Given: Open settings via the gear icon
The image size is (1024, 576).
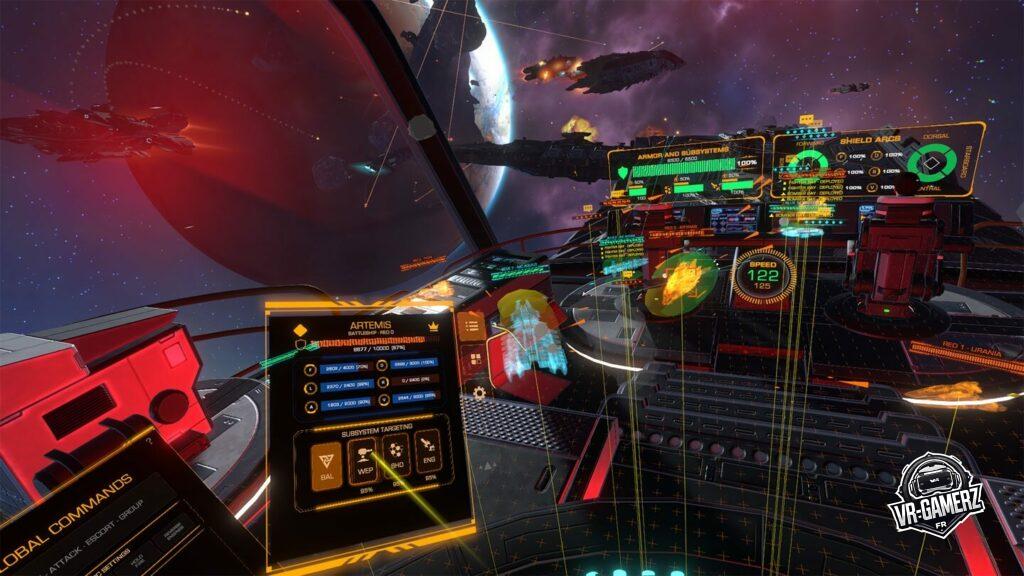Looking at the screenshot, I should click(479, 392).
